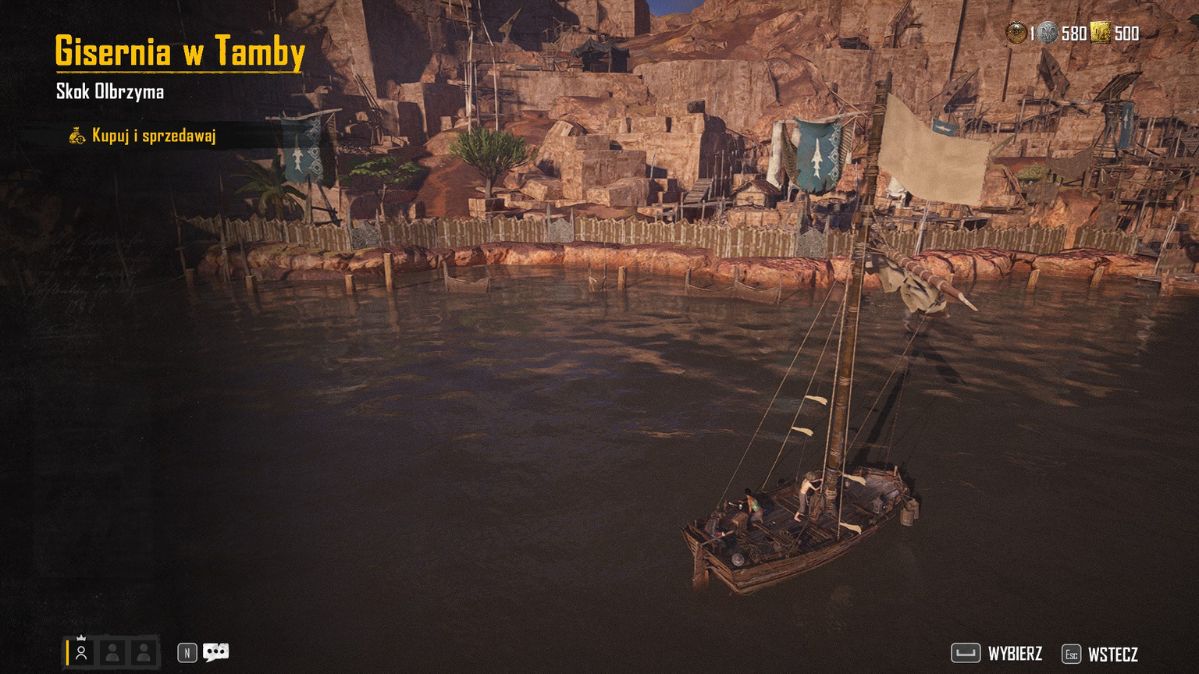
Task: Click the WYBIERZ confirm button
Action: click(x=997, y=654)
